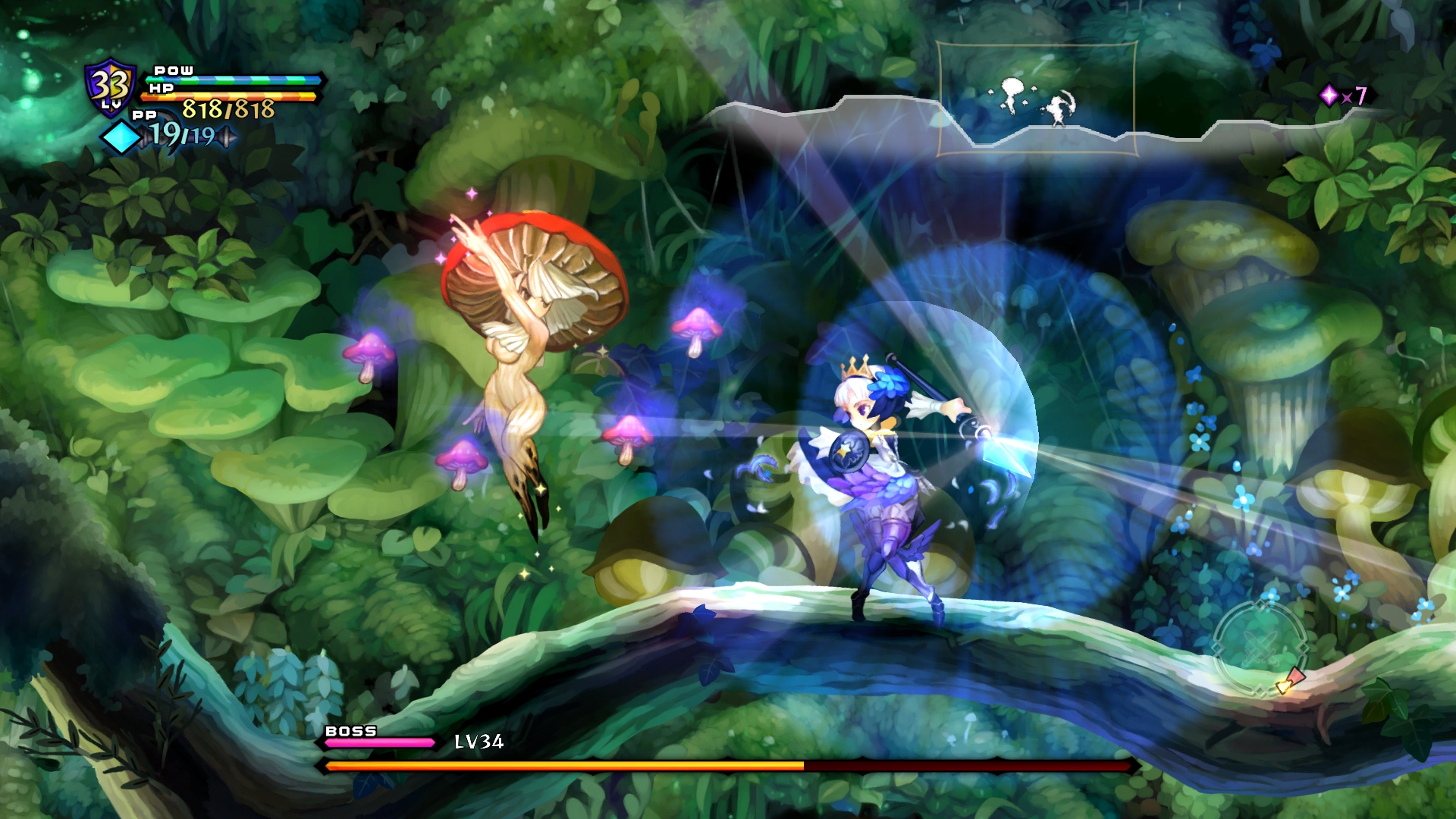Click the pink BOSS label
The image size is (1456, 819).
(350, 732)
